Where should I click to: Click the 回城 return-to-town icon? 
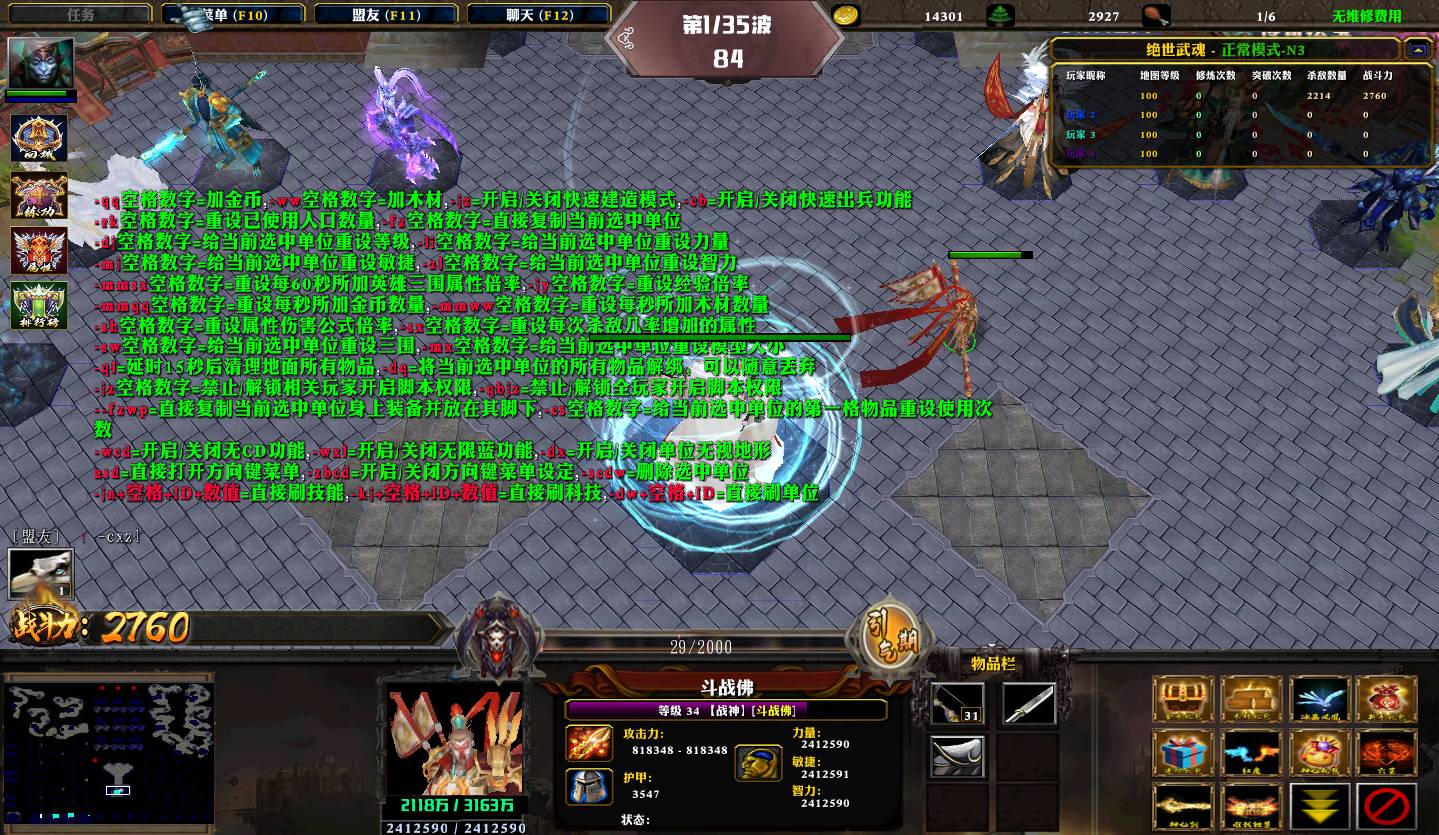[39, 139]
